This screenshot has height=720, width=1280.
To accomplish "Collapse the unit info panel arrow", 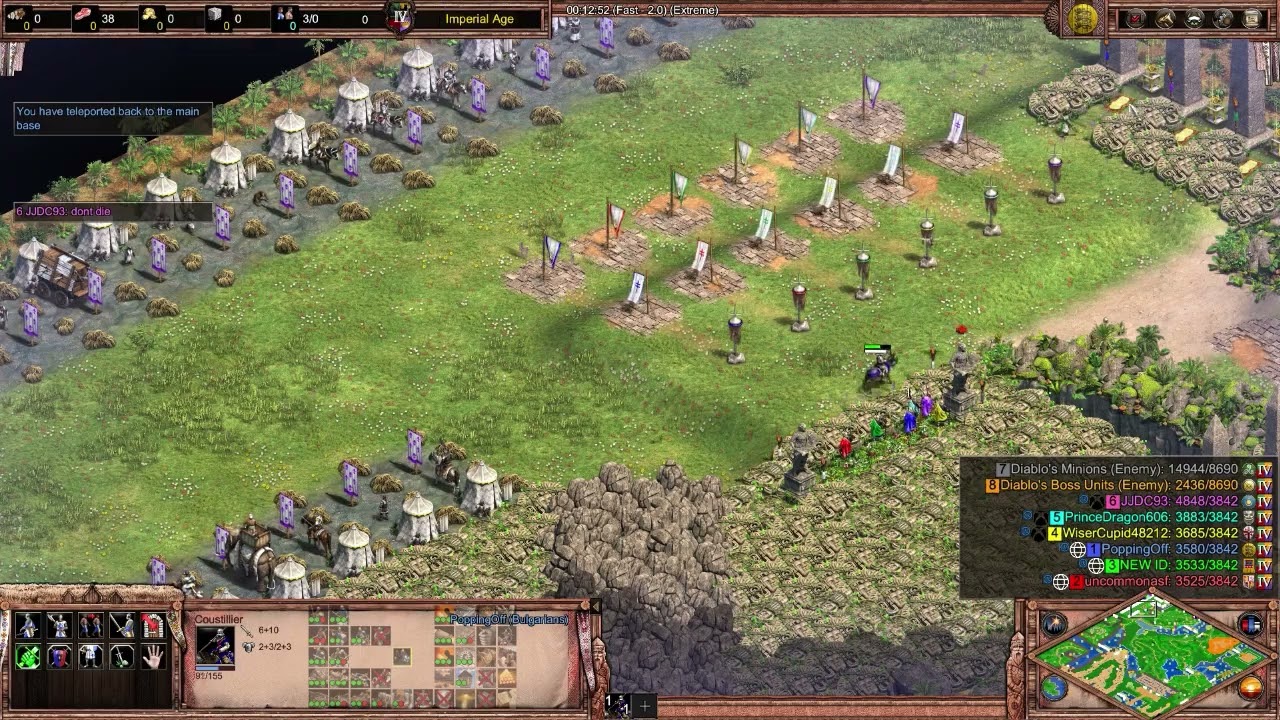I will pos(596,606).
